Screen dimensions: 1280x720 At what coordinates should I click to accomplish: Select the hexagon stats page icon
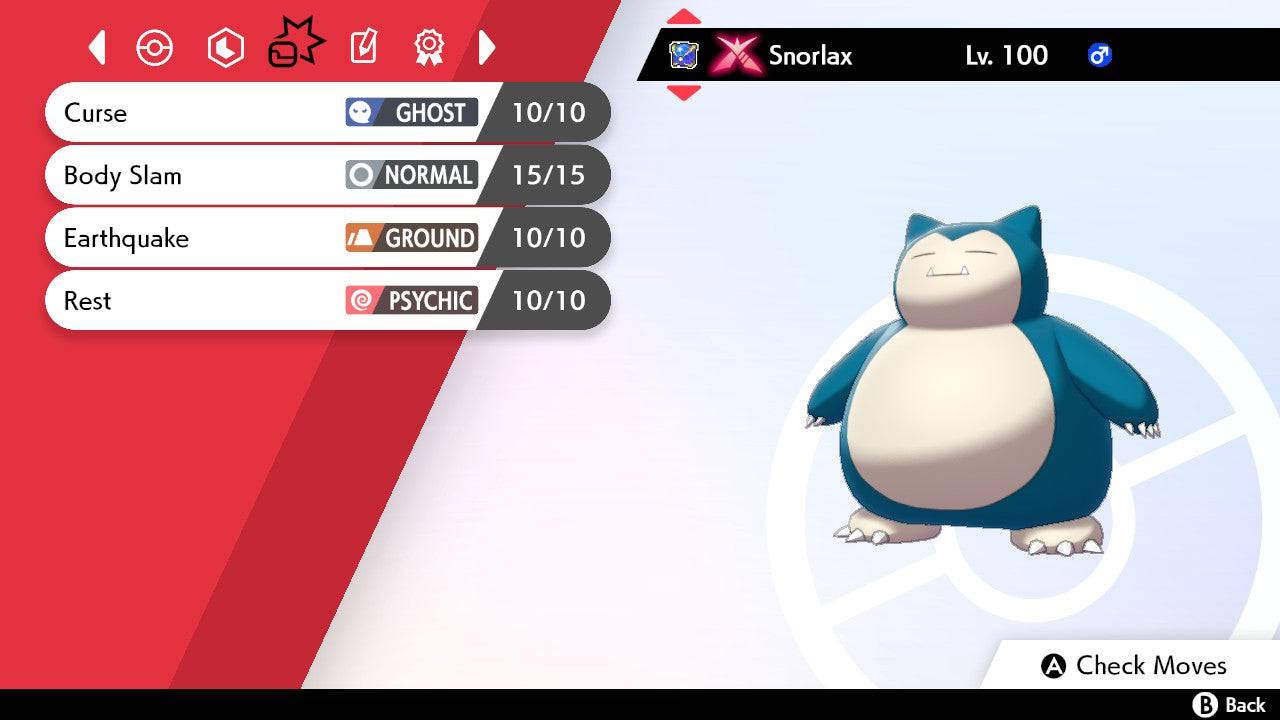[225, 47]
